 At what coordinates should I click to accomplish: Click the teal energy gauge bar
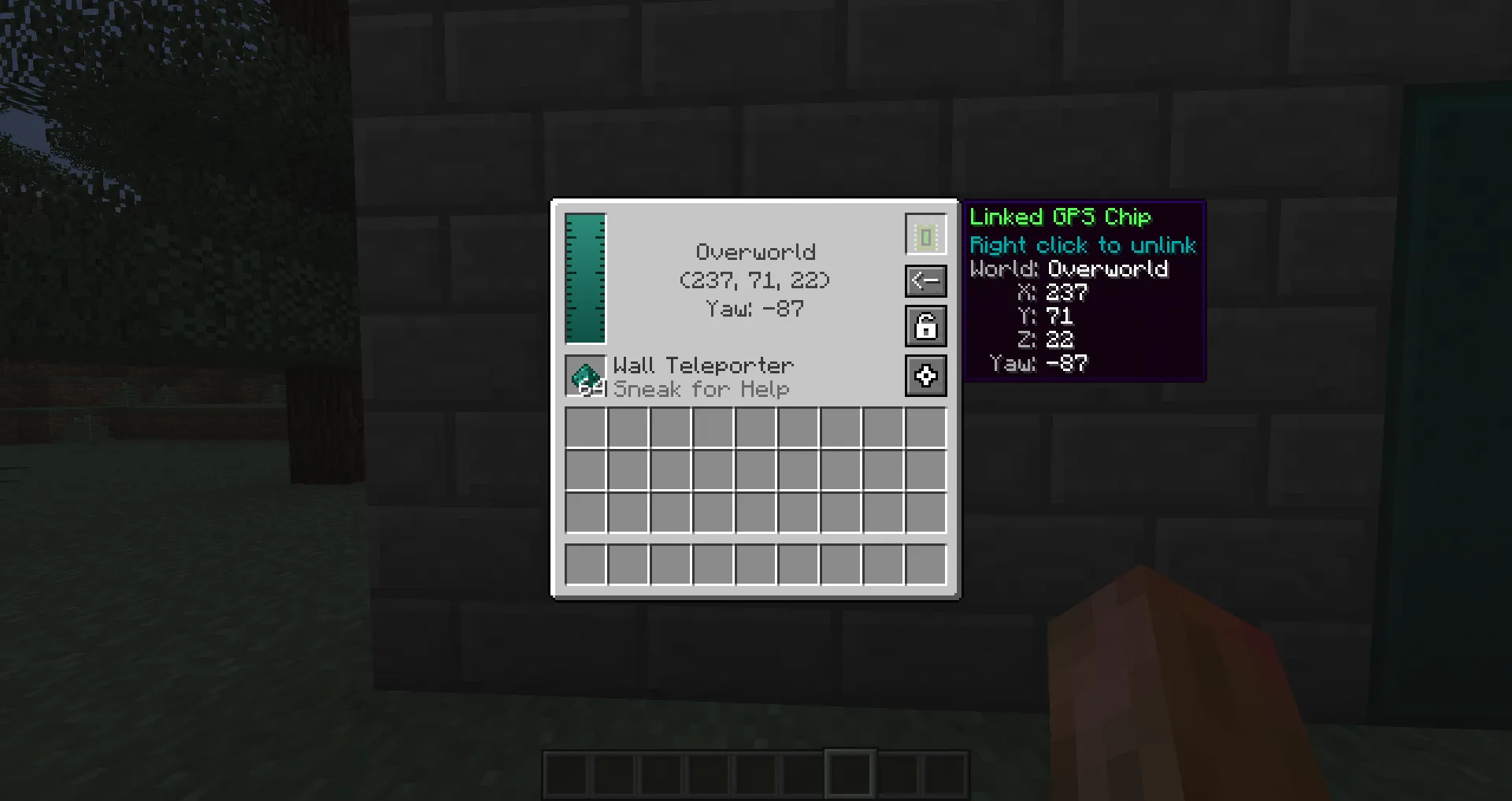click(x=585, y=277)
